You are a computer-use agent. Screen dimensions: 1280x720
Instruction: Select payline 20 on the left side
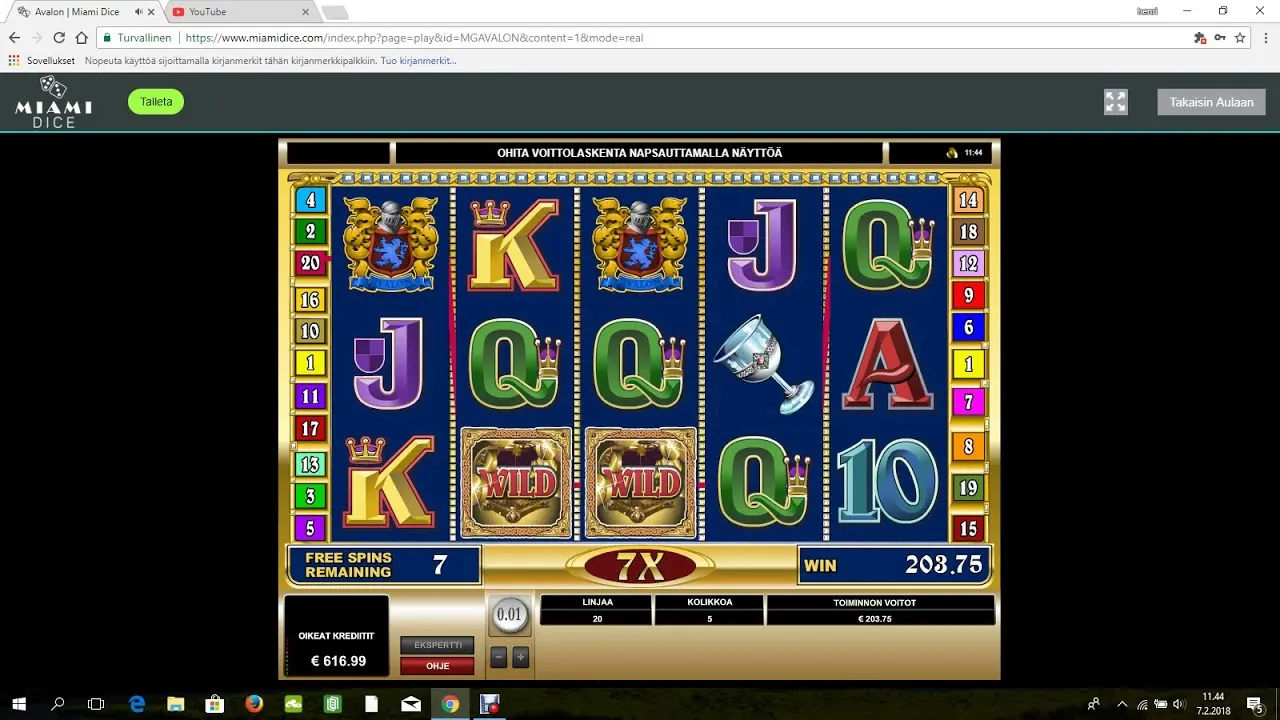tap(310, 263)
